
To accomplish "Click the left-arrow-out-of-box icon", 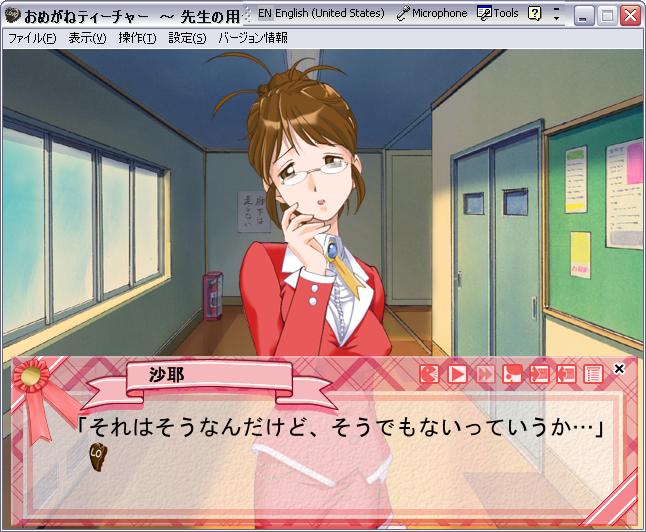I will (x=566, y=374).
